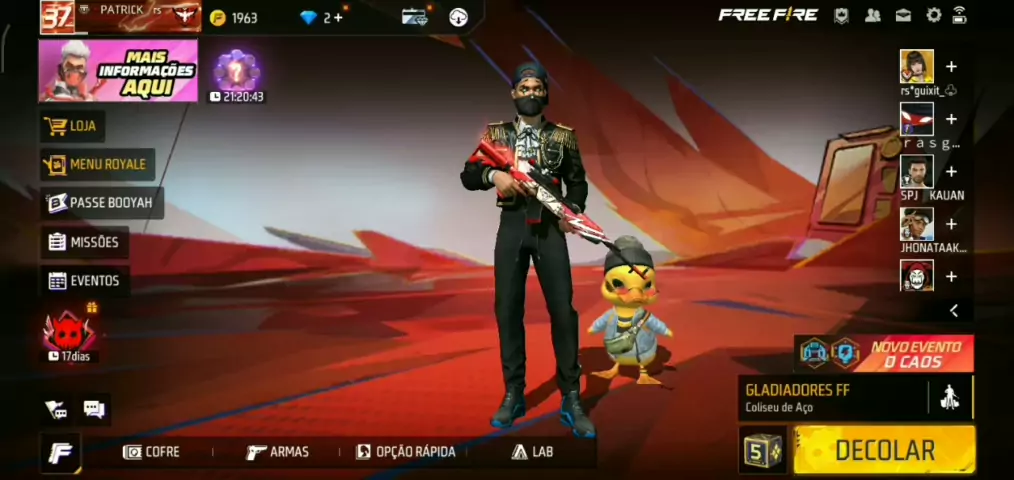Screen dimensions: 1014x480
Task: Open the chat speech bubble icon
Action: point(94,408)
